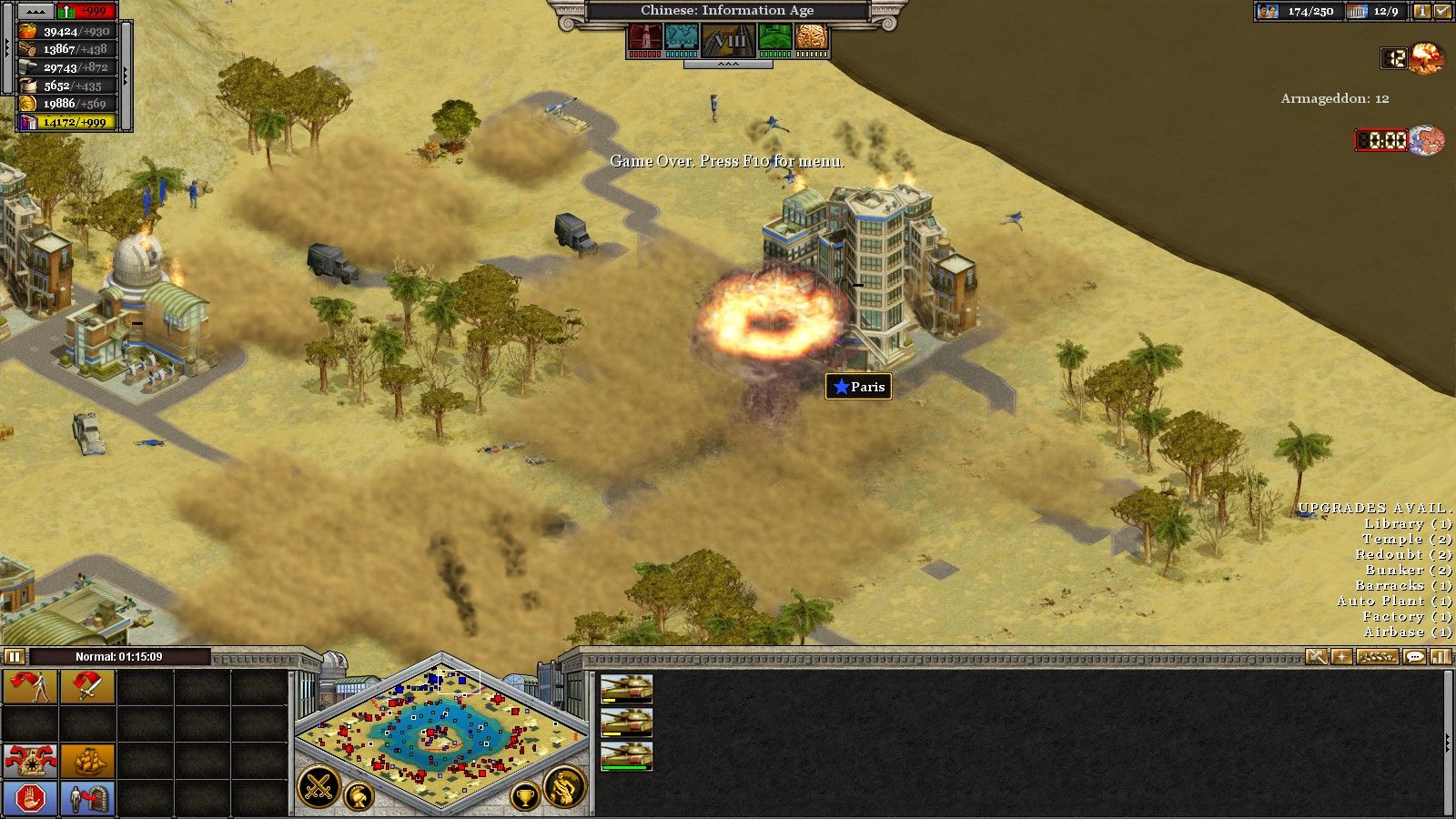
Task: Open the crossed swords button by the minimap
Action: click(x=318, y=788)
